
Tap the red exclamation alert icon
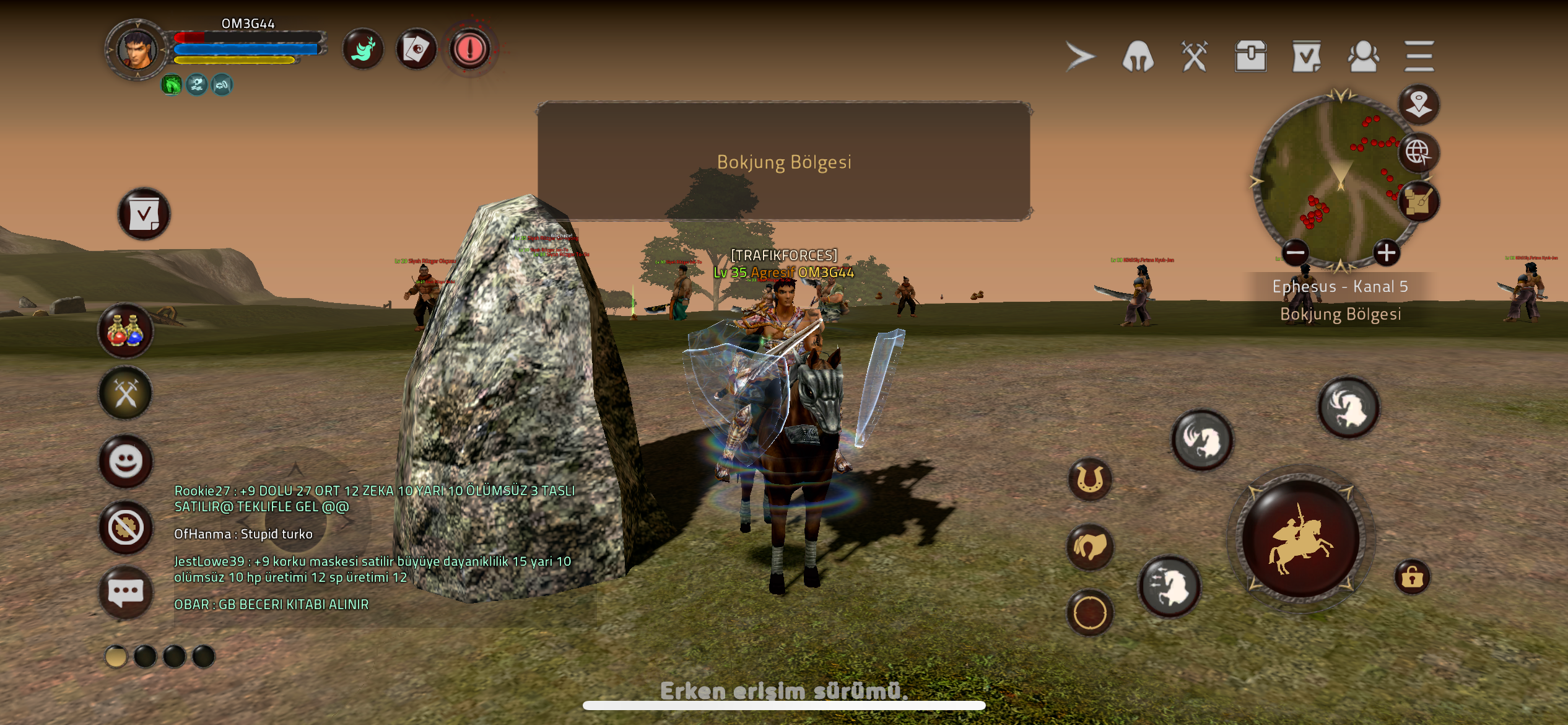[x=470, y=49]
